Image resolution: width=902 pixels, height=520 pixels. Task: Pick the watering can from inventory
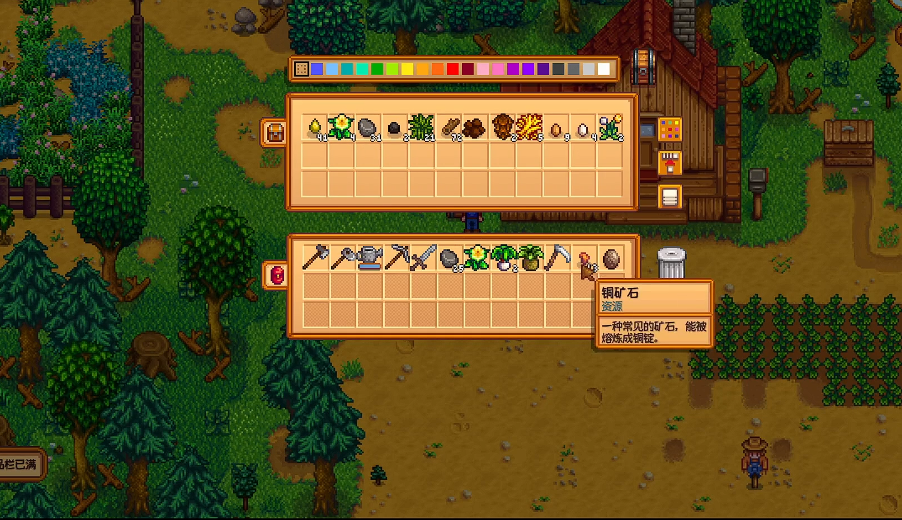[x=369, y=258]
